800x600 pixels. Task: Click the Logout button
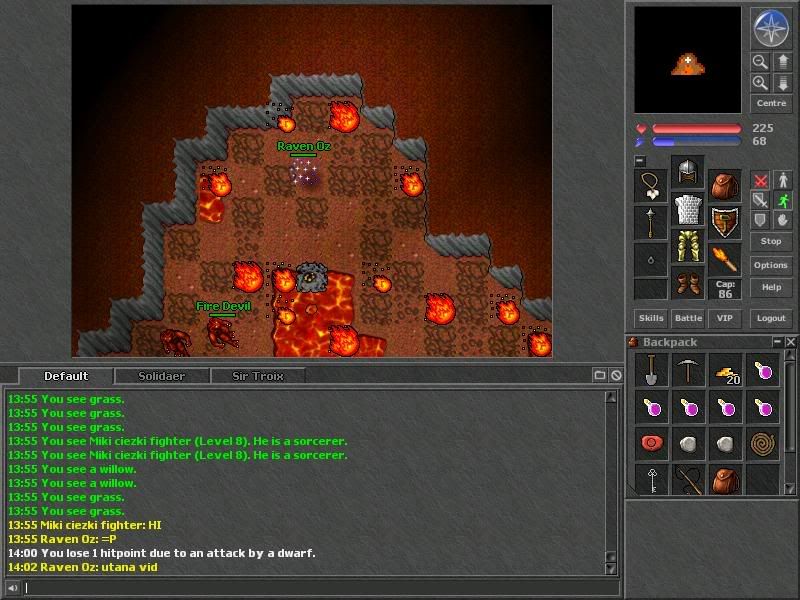coord(771,318)
